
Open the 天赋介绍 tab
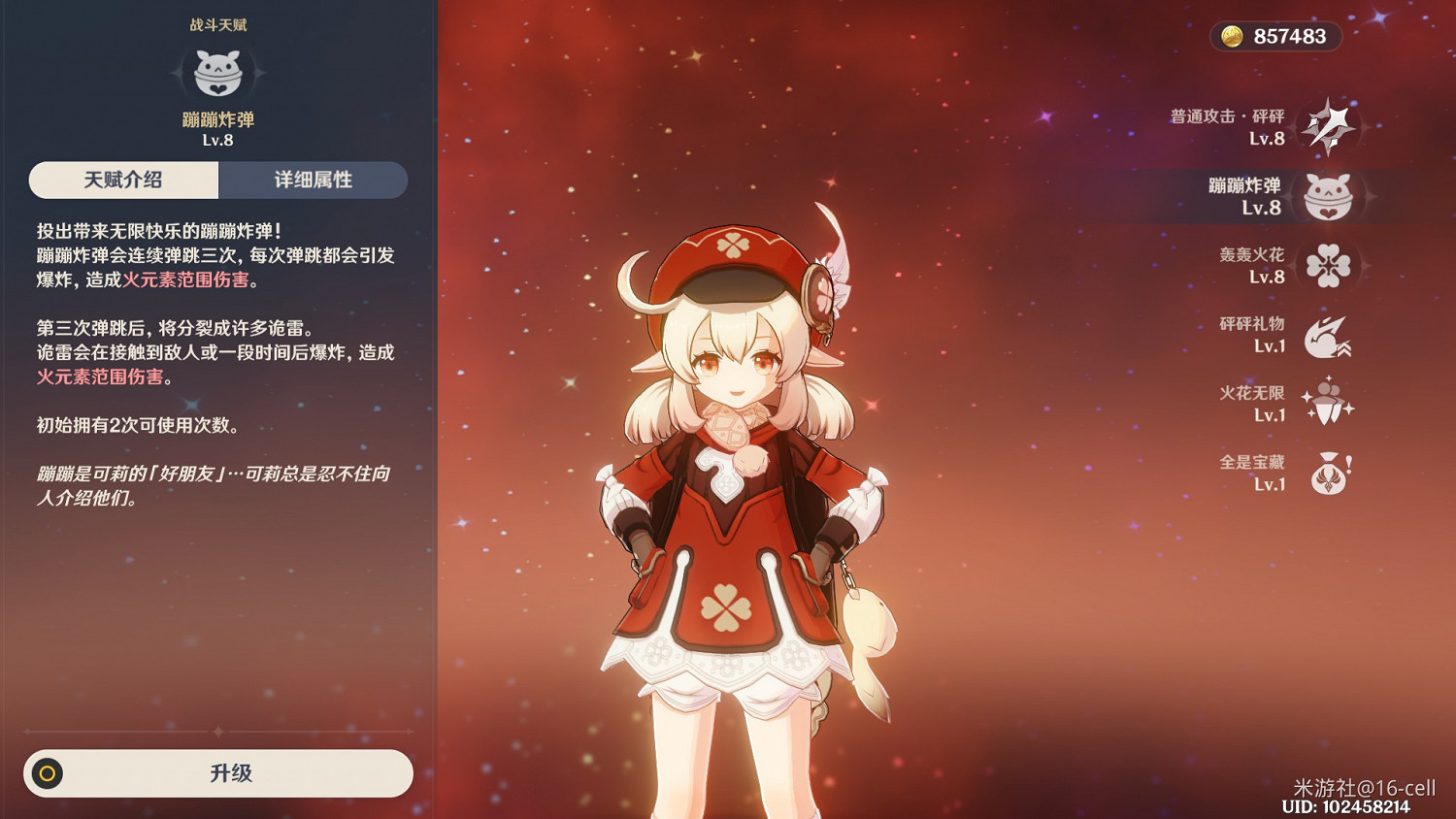(122, 180)
